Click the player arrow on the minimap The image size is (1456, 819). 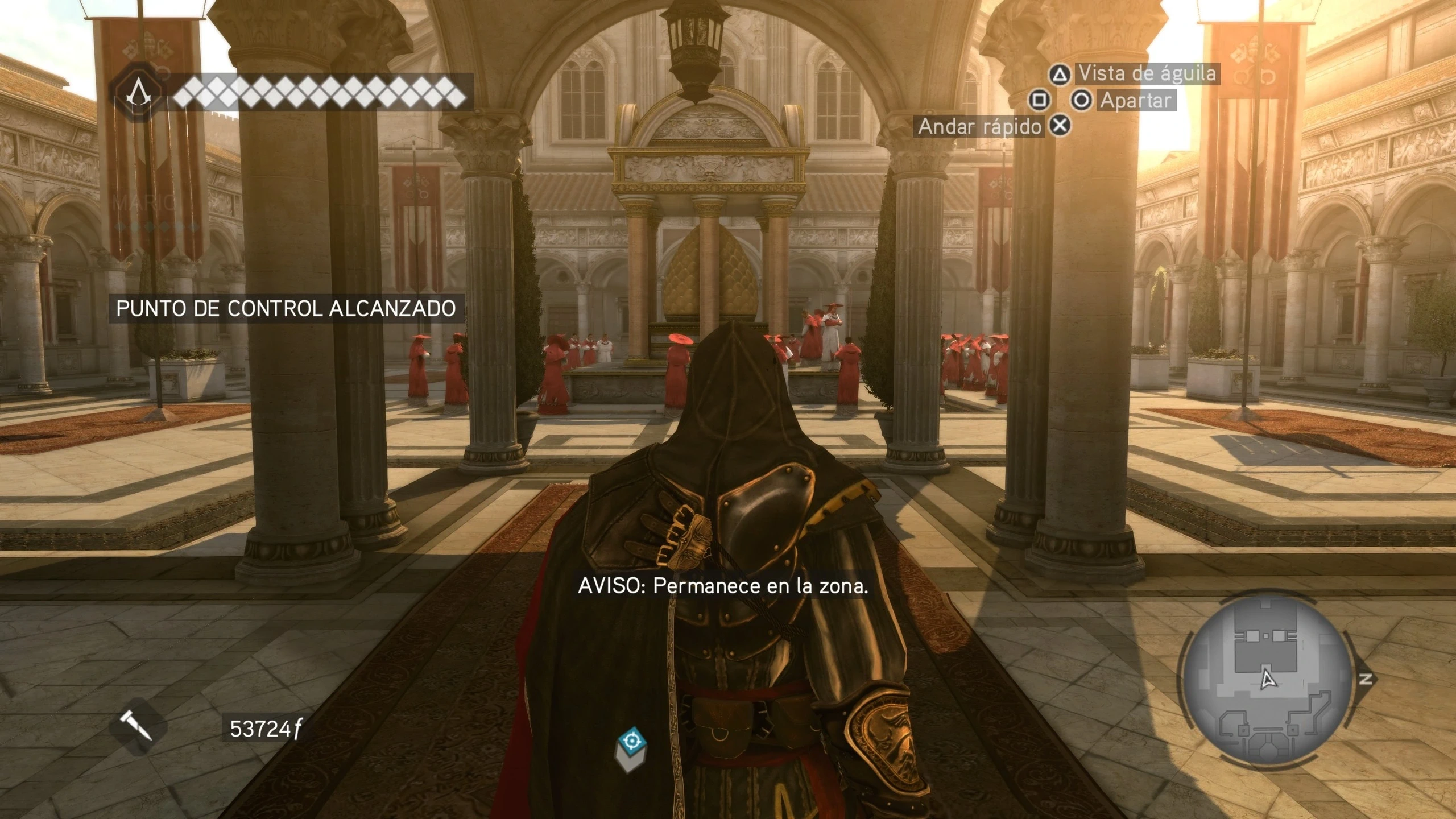pos(1267,680)
